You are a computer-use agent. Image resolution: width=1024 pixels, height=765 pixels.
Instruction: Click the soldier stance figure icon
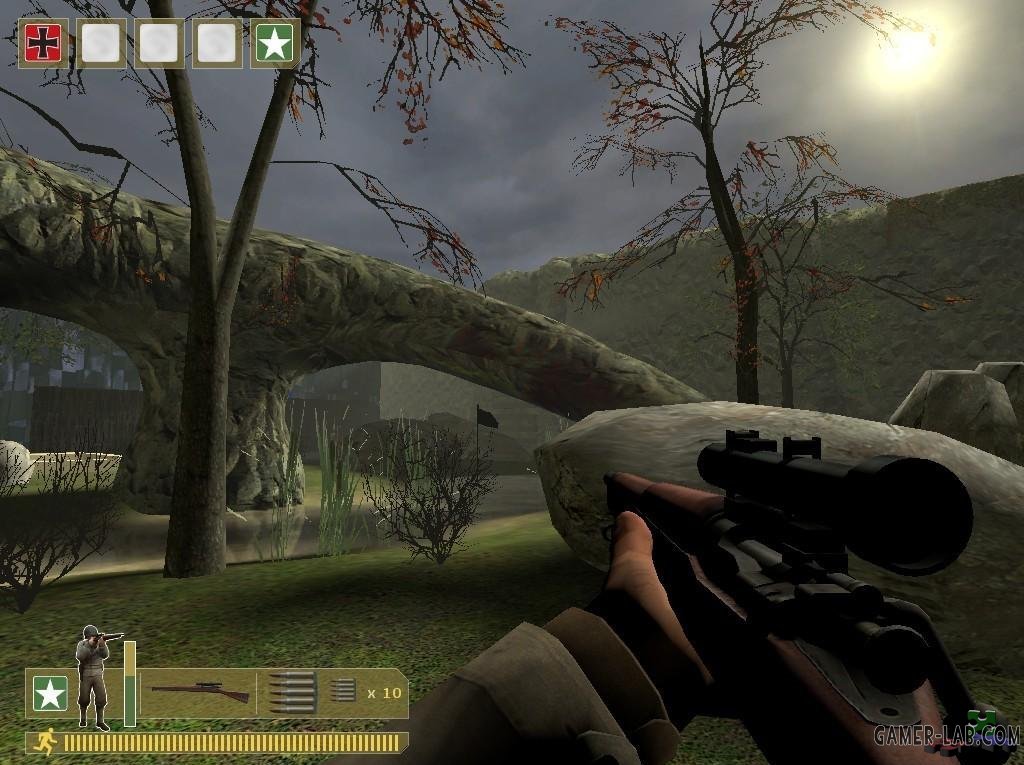96,676
